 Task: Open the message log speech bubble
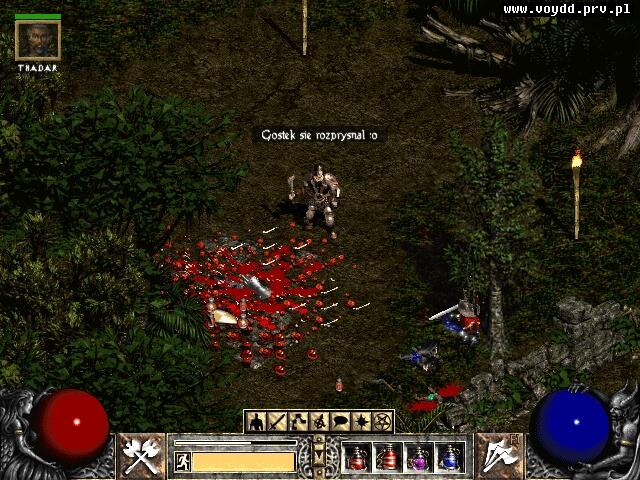point(341,422)
